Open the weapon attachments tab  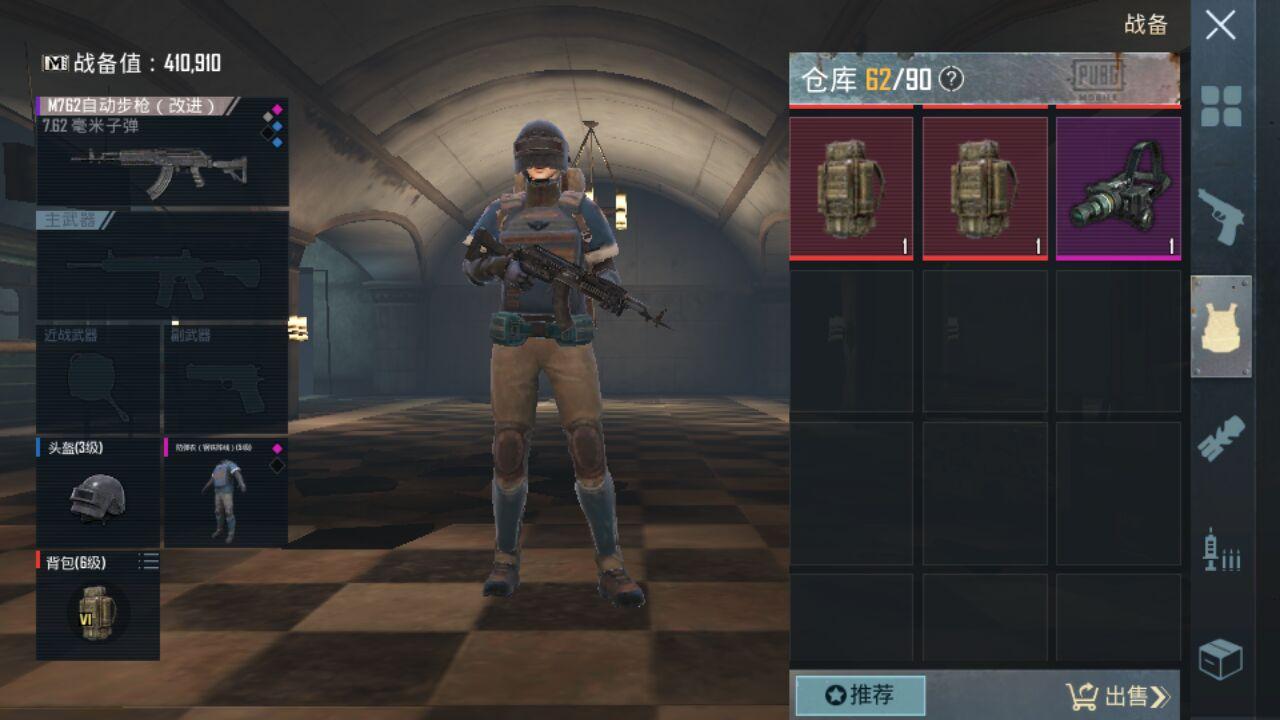[1221, 438]
